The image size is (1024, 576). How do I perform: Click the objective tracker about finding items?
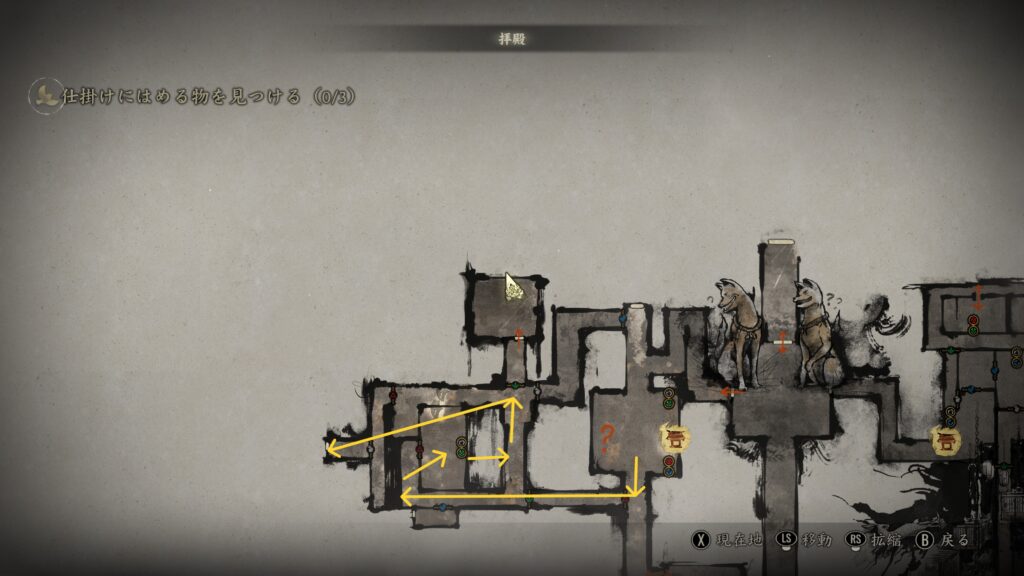[x=195, y=97]
